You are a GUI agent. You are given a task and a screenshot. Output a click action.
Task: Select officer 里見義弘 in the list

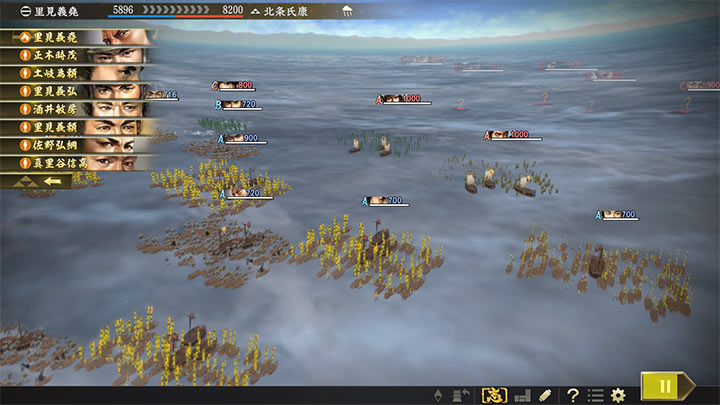[x=80, y=91]
